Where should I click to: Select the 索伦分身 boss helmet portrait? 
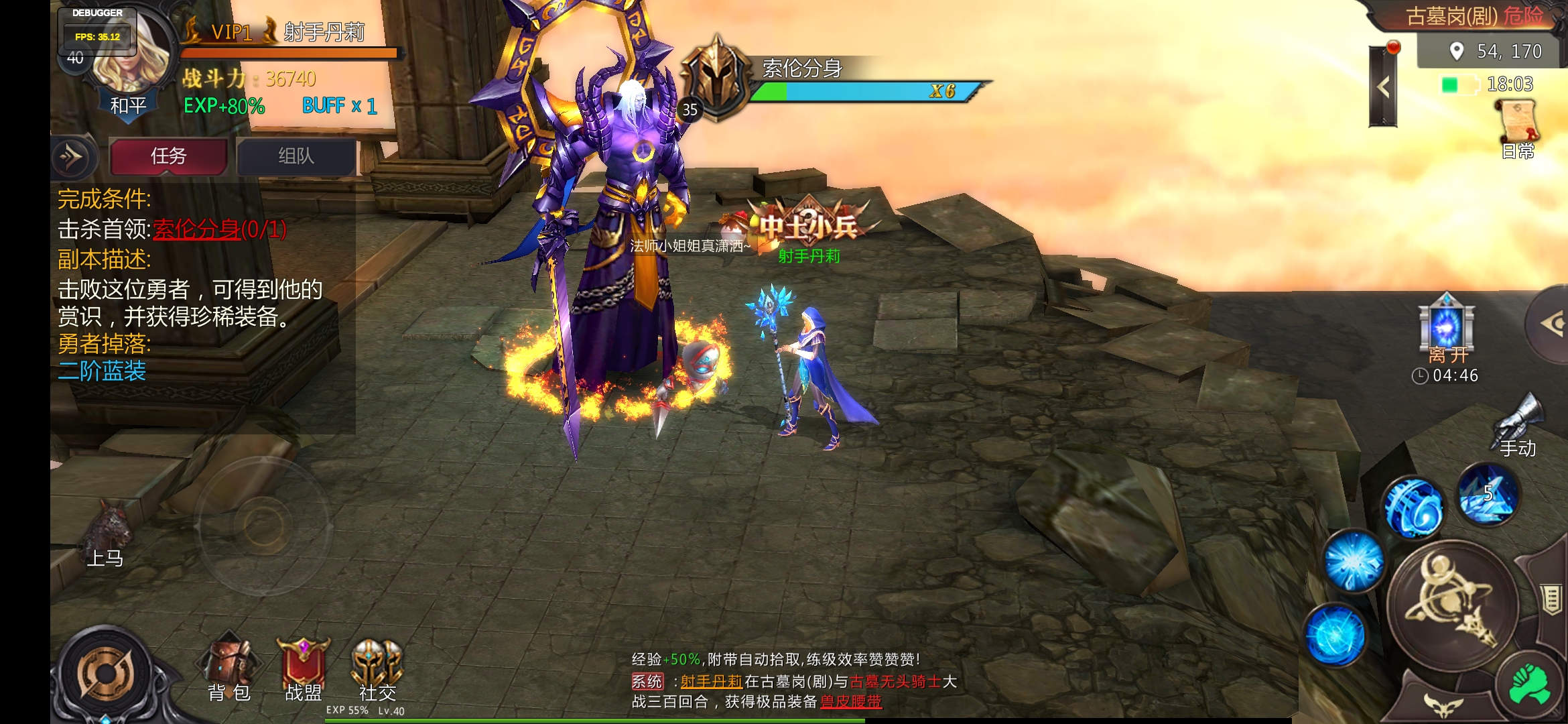pos(717,79)
